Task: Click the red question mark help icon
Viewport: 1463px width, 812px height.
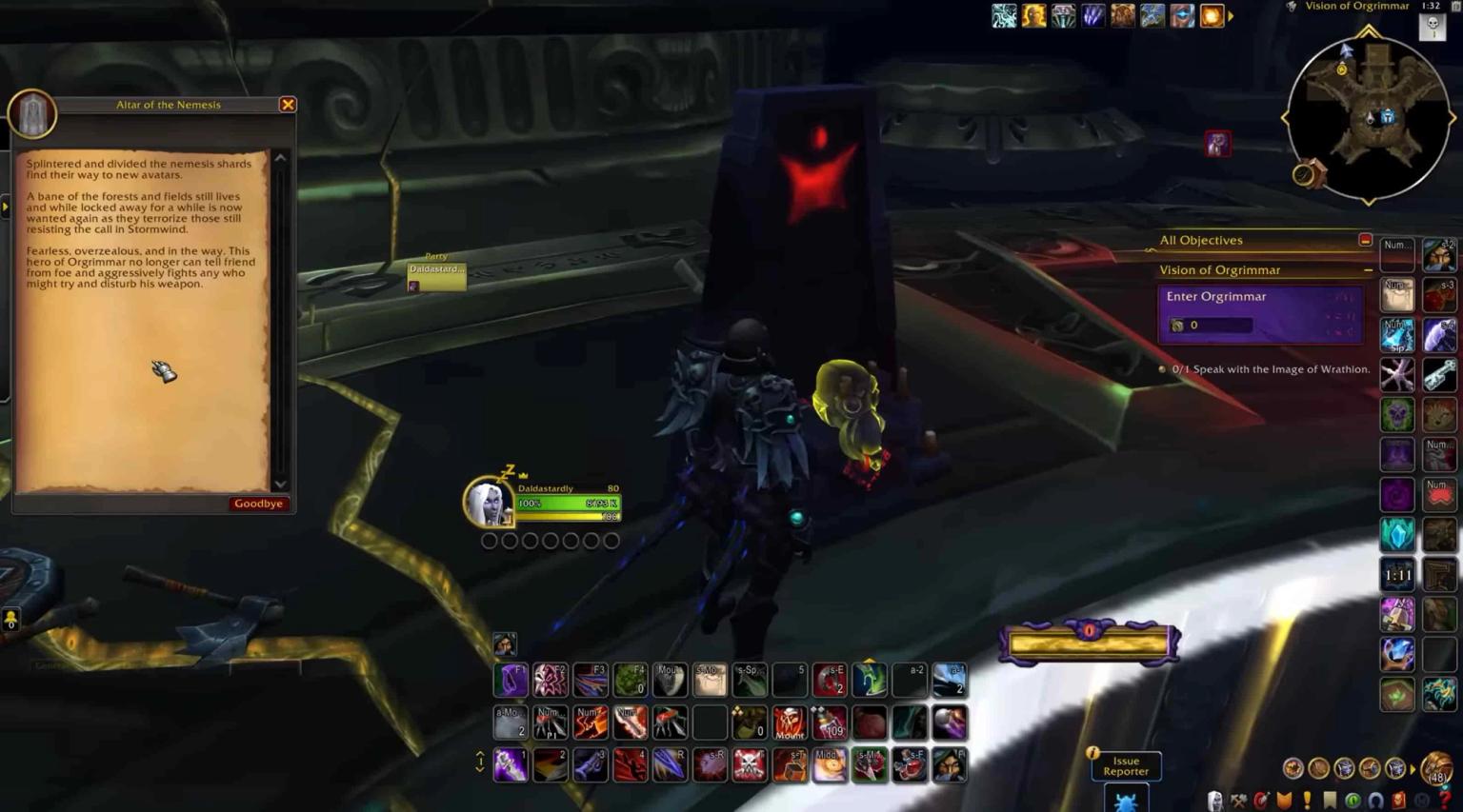Action: click(1445, 800)
